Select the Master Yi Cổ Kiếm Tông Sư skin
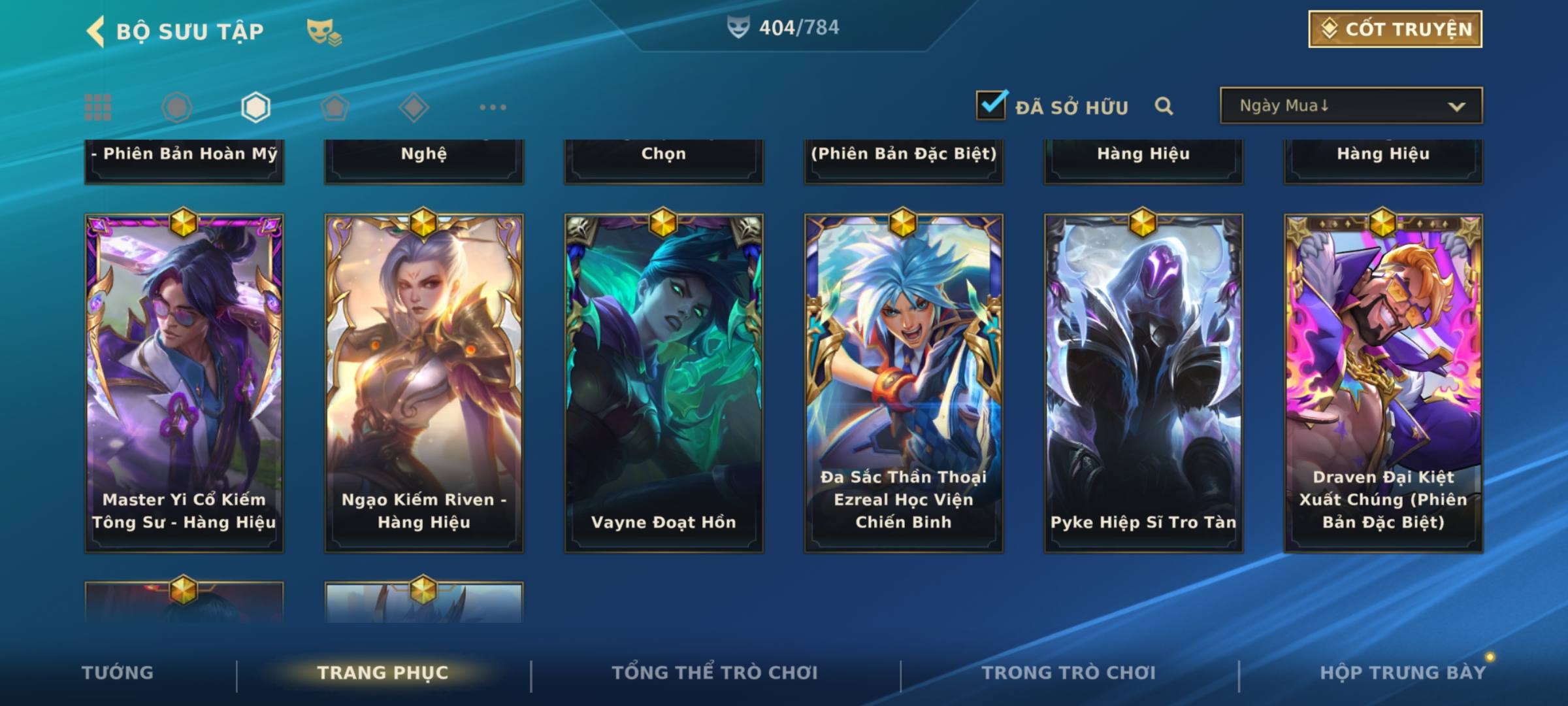The width and height of the screenshot is (1568, 706). tap(184, 384)
